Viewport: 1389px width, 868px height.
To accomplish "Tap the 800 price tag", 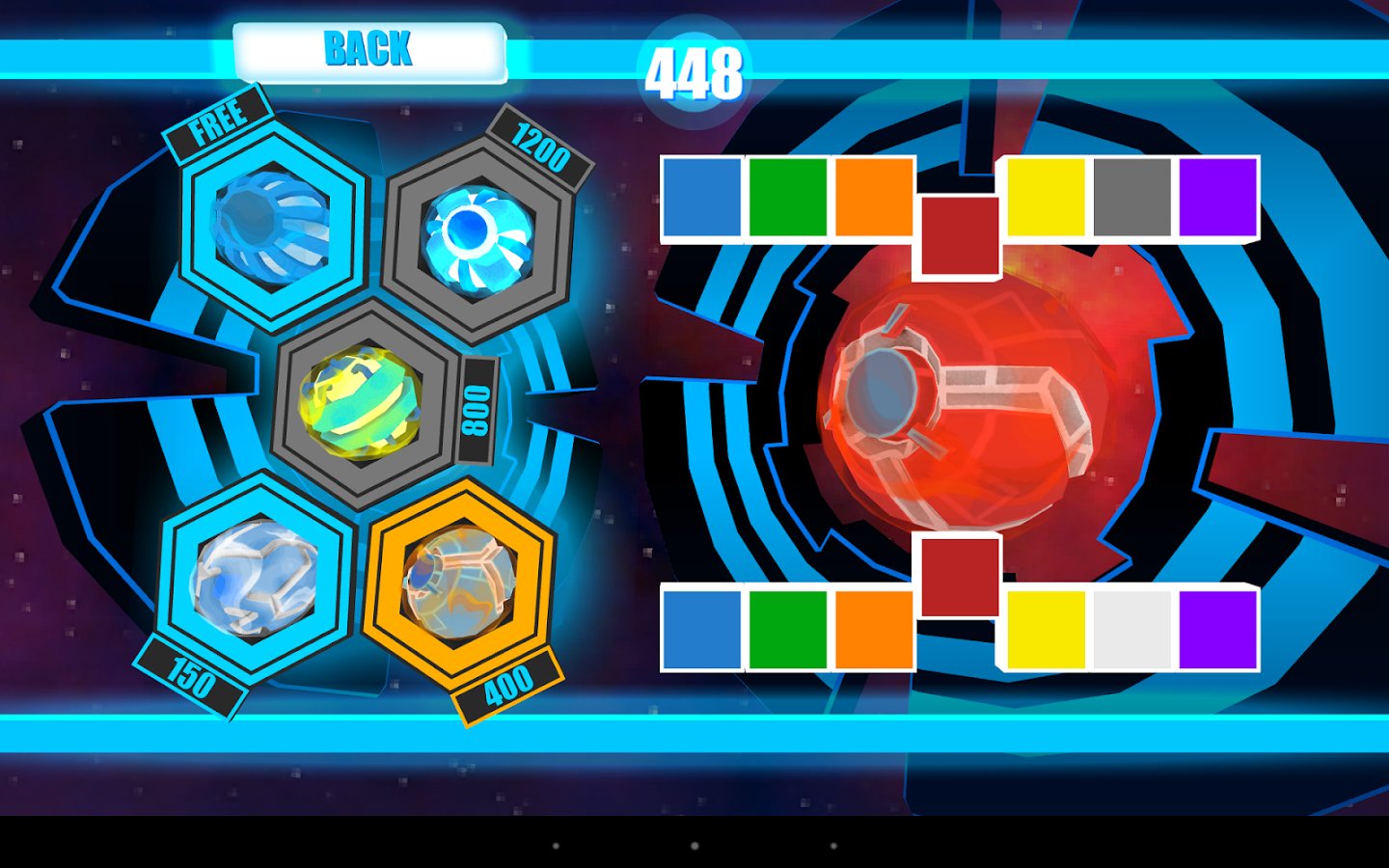I will (475, 410).
